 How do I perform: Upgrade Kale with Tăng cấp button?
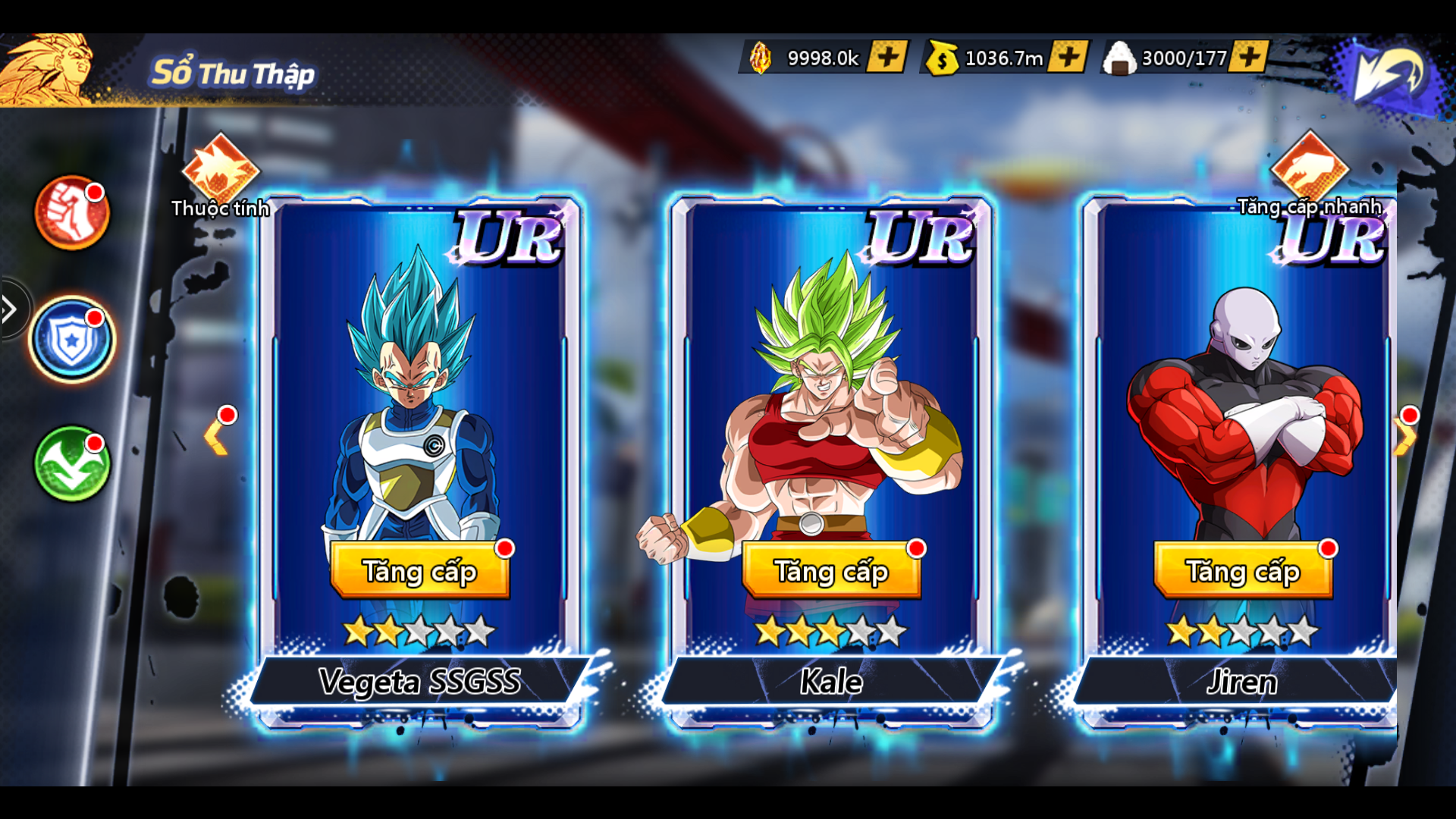coord(831,570)
